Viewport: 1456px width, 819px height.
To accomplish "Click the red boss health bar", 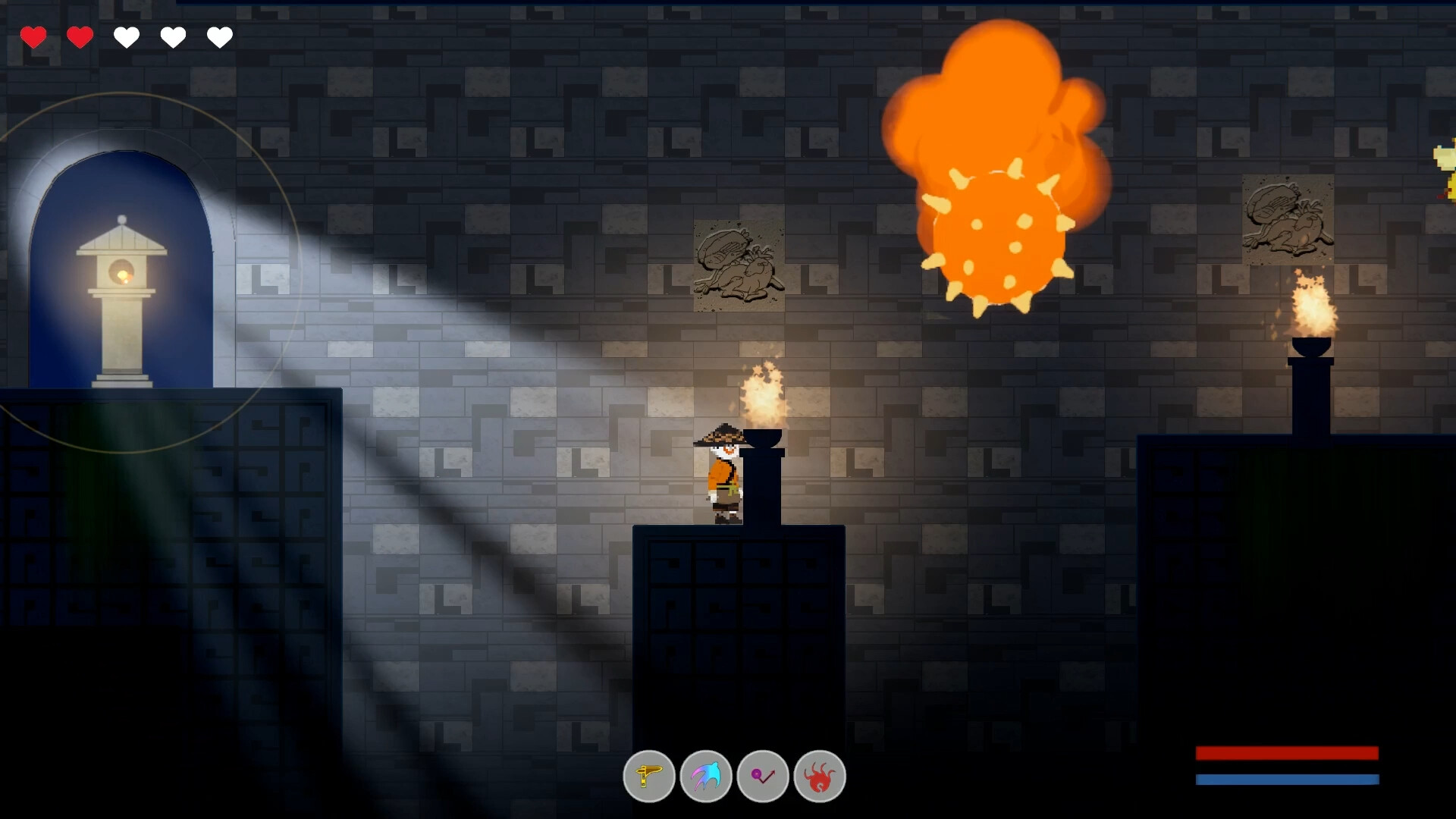I will [1287, 753].
